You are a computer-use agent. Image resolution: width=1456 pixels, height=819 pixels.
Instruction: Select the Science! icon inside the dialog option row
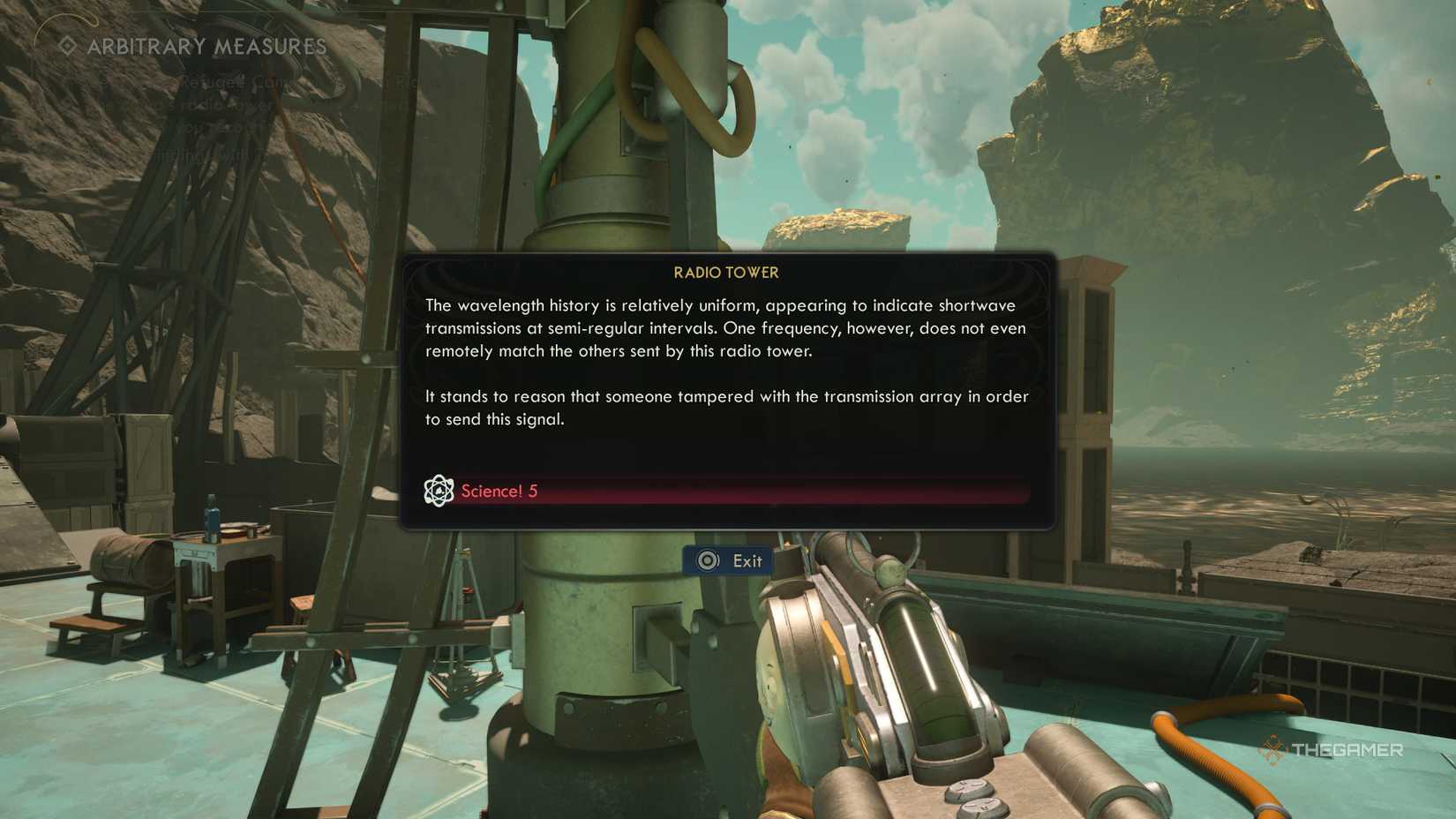(439, 490)
